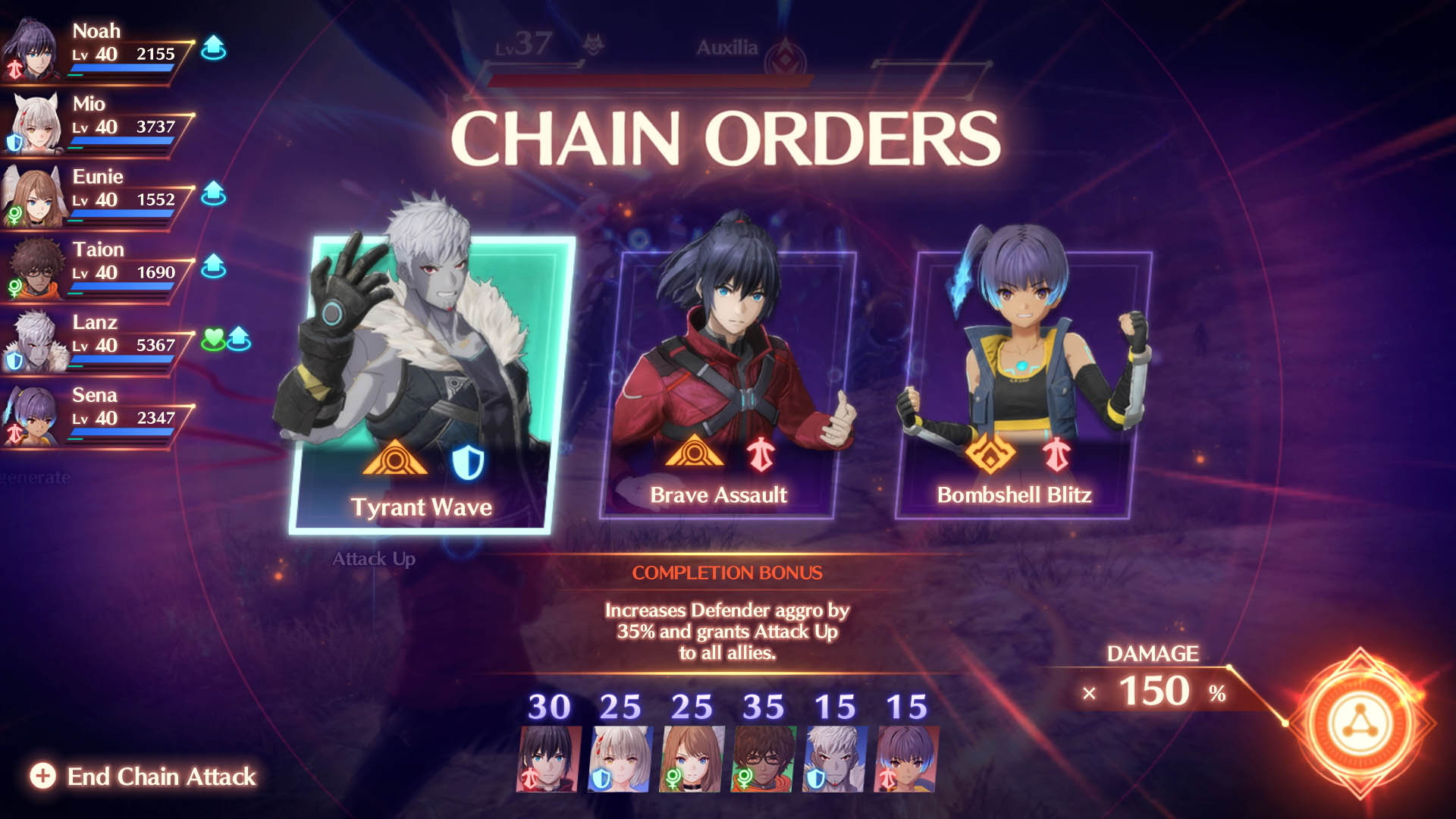Click Taion's 35 TP portrait thumbnail
This screenshot has height=819, width=1456.
click(x=763, y=758)
